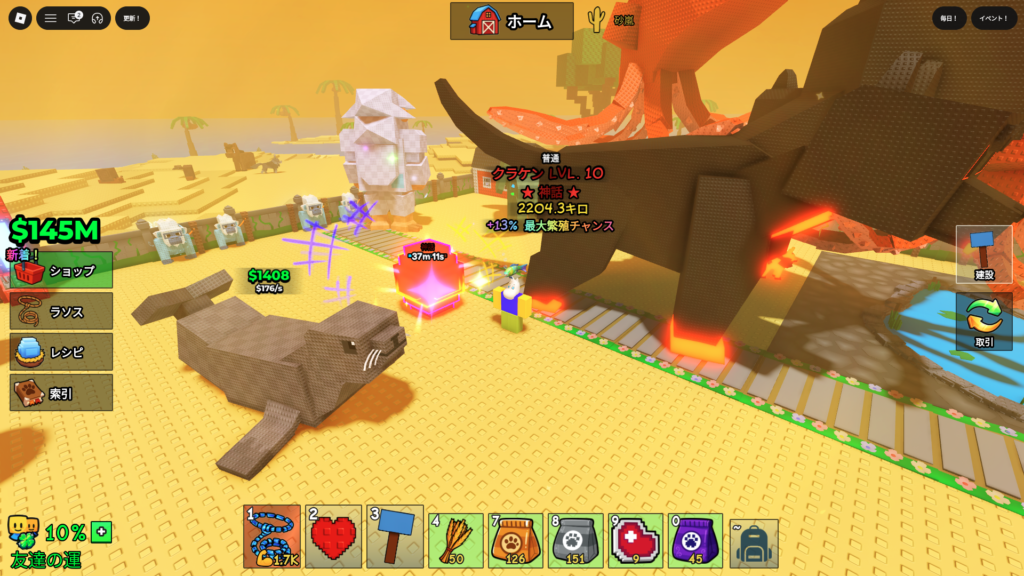Click the 更新! update button
This screenshot has height=576, width=1024.
coord(132,18)
